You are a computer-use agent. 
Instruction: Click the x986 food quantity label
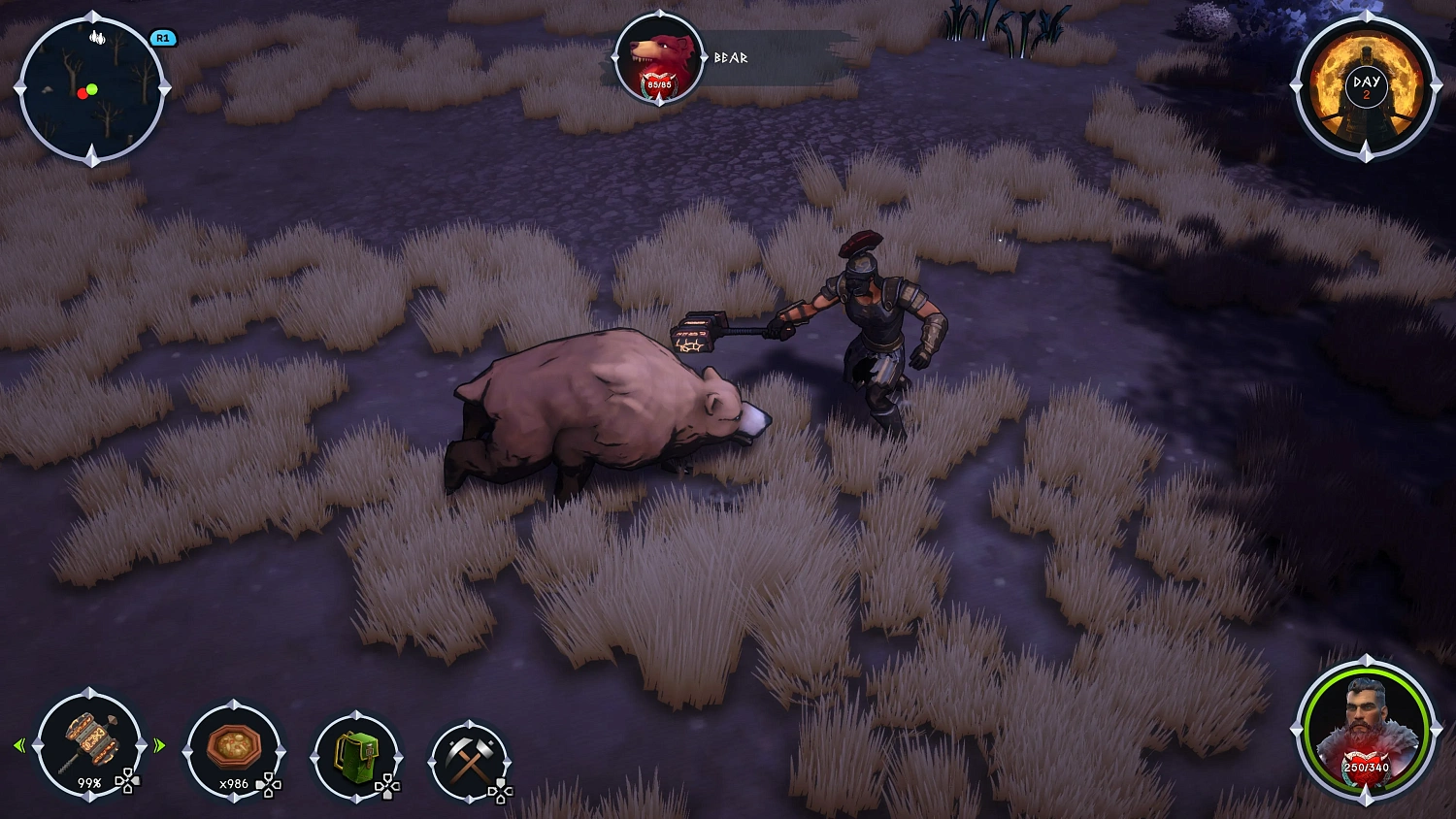click(233, 785)
